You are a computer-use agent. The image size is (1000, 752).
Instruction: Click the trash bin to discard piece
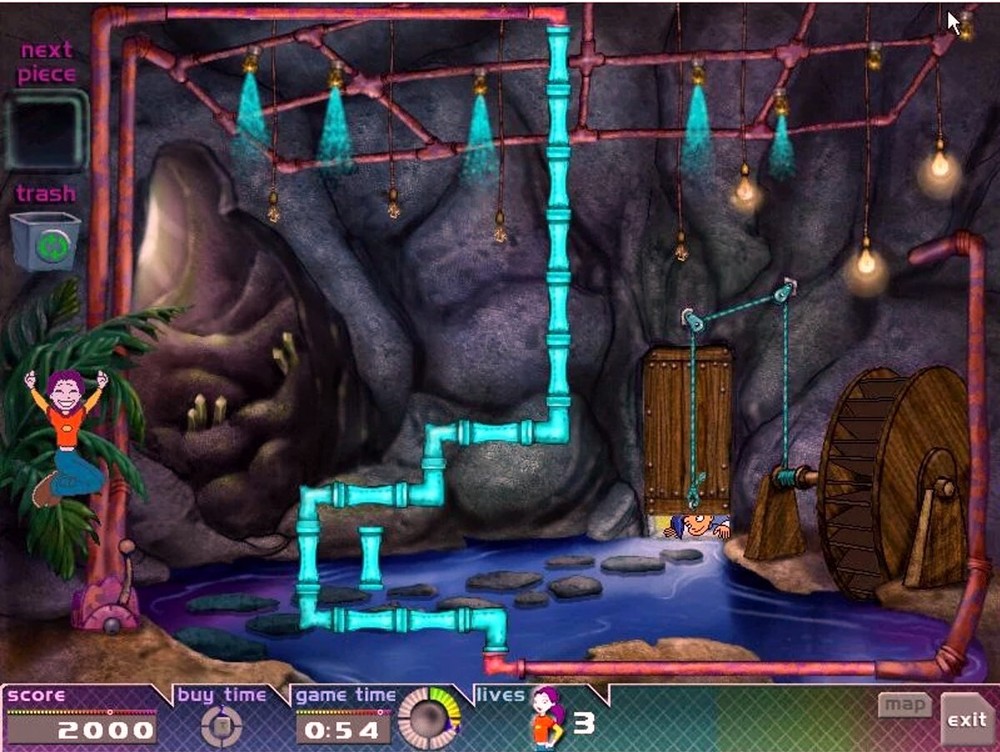point(45,241)
